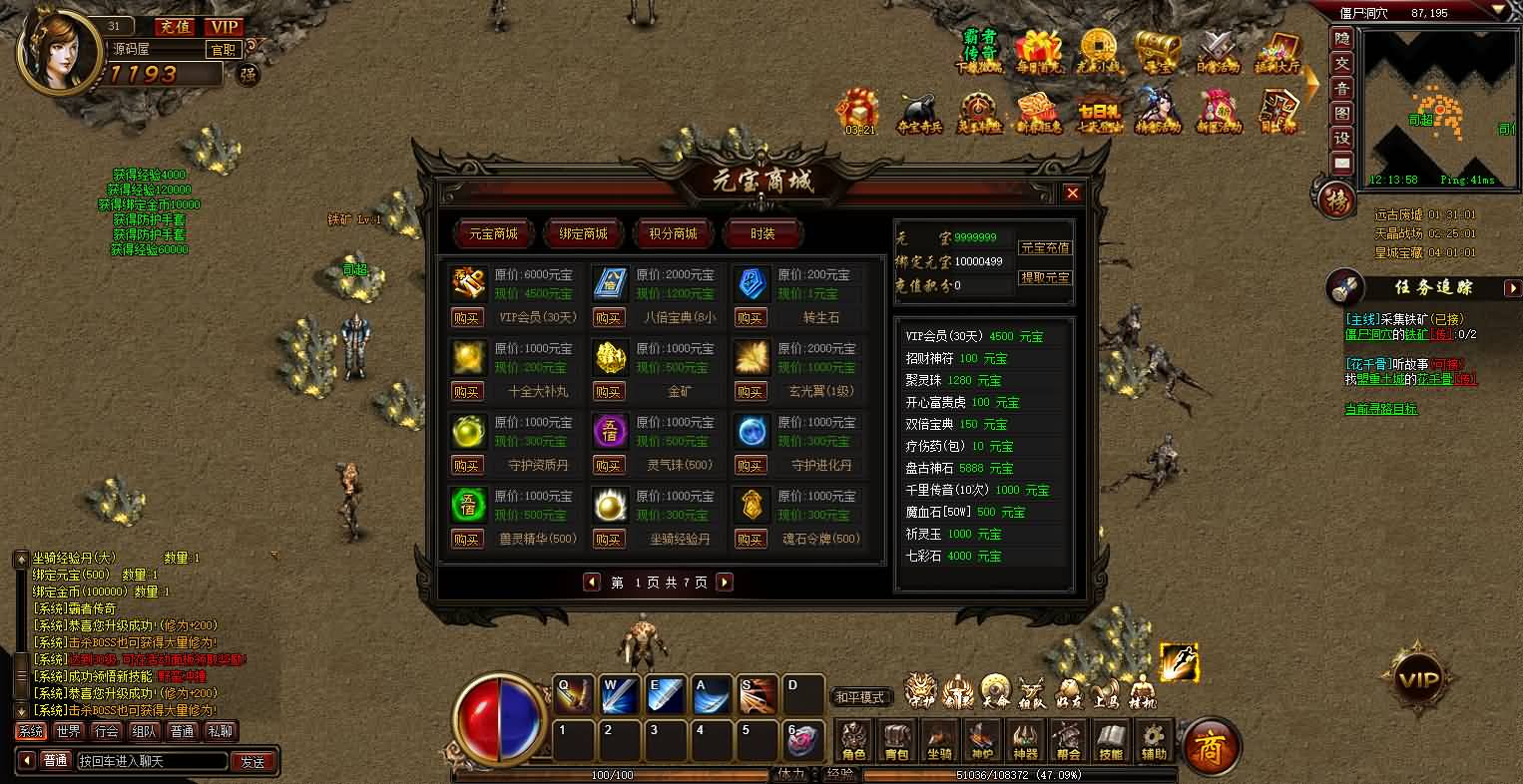The image size is (1523, 784).
Task: Click the 元宝充值 recharge button
Action: pos(1045,247)
